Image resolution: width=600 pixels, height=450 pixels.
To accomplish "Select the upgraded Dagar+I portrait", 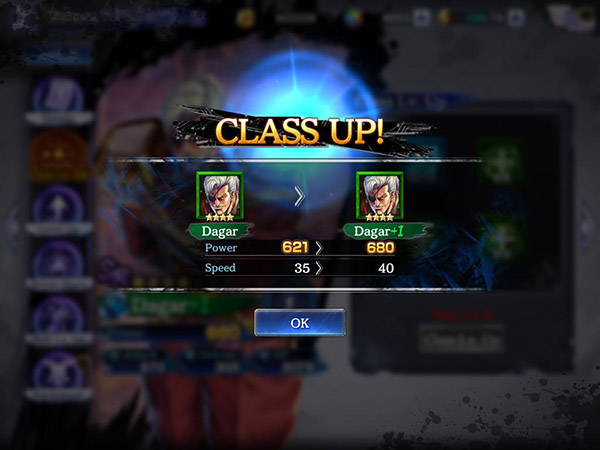I will pos(377,194).
